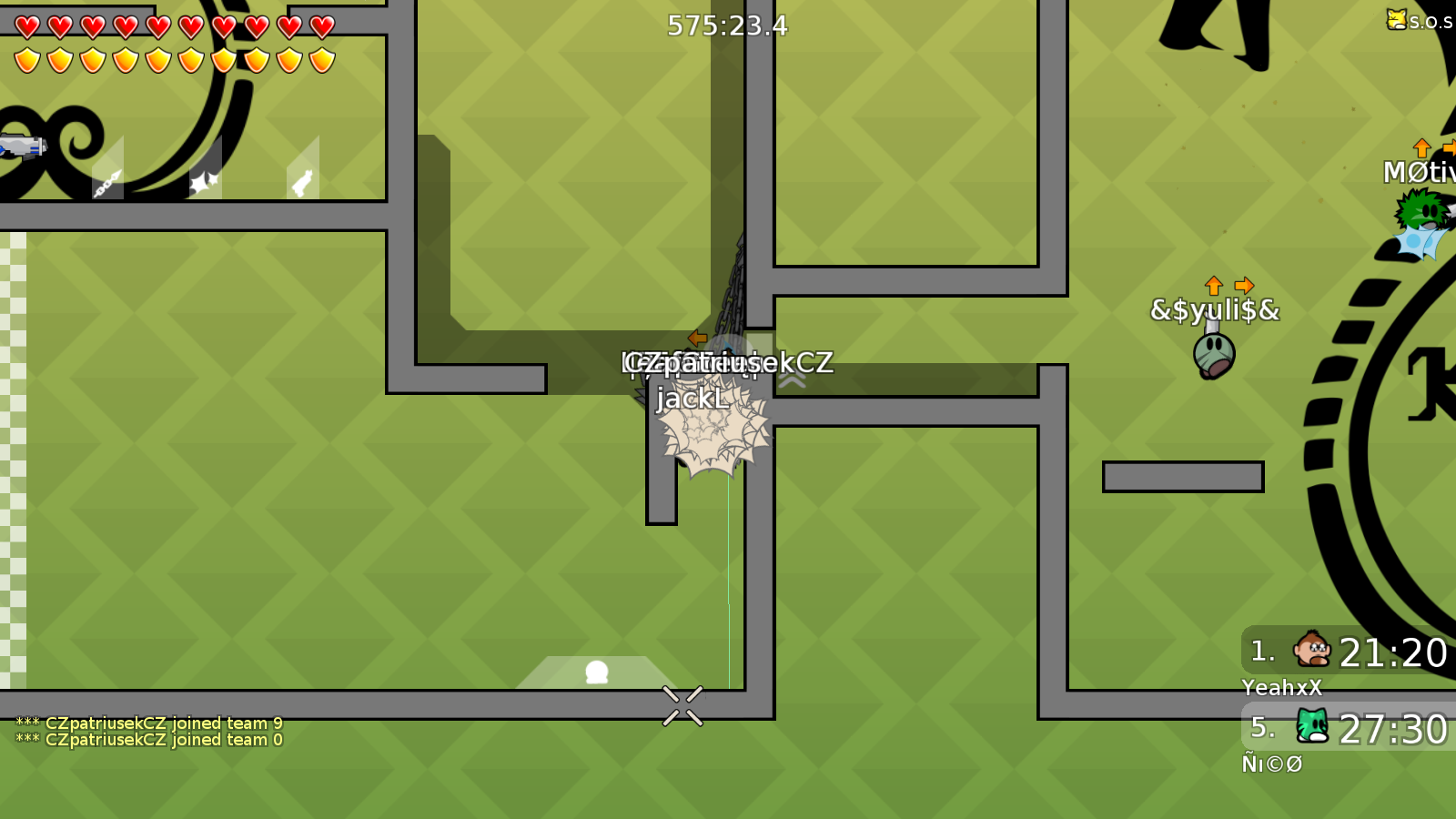Click the rank 1 time 21:20
1456x819 pixels.
(x=1392, y=652)
